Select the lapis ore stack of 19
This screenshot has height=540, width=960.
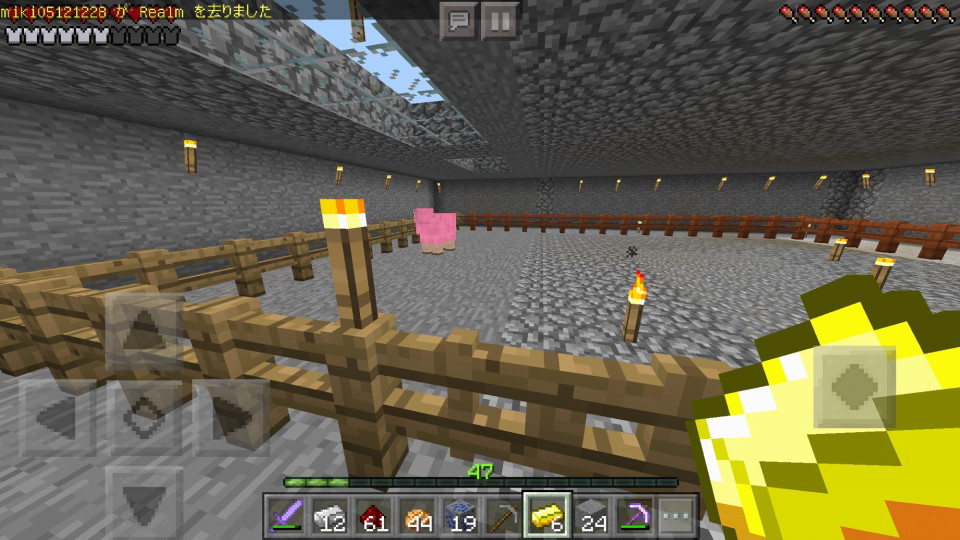point(458,516)
